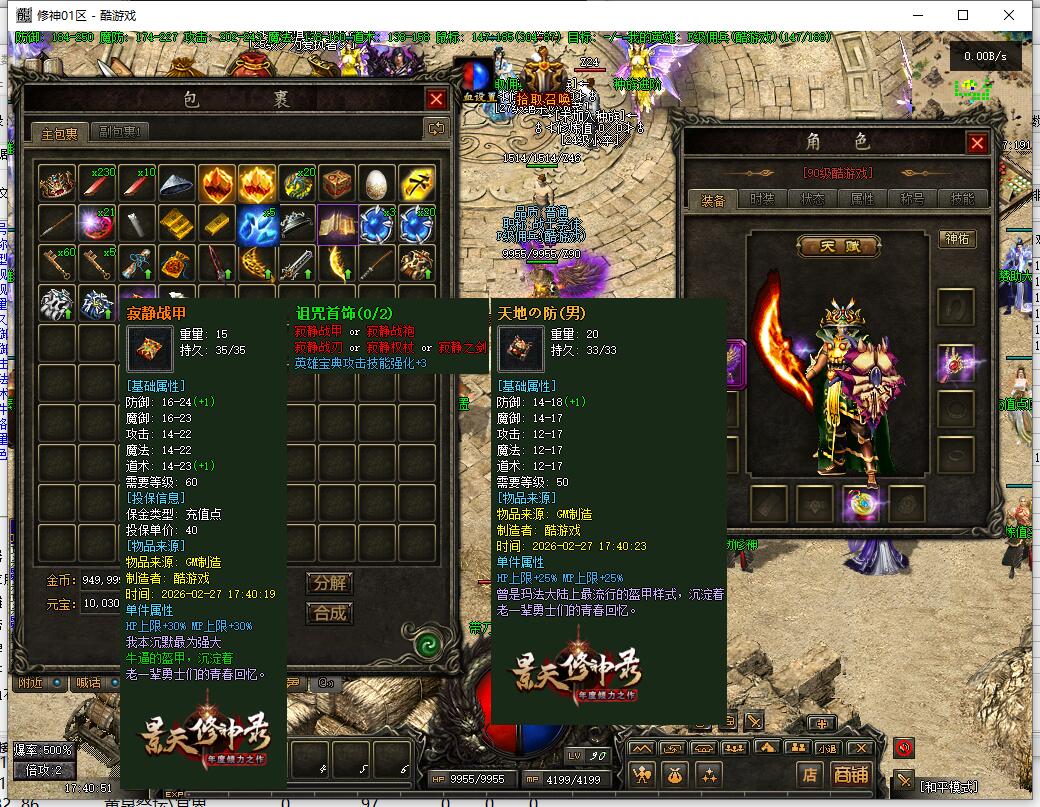Select the 技能 skills tab

(x=962, y=199)
